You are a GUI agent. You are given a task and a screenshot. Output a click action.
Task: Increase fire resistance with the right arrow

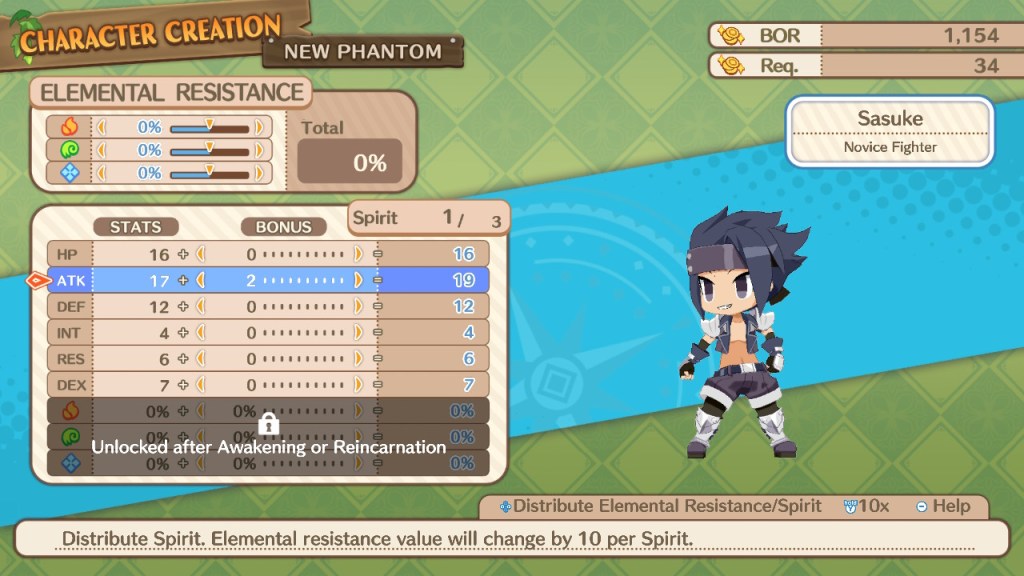pyautogui.click(x=259, y=127)
